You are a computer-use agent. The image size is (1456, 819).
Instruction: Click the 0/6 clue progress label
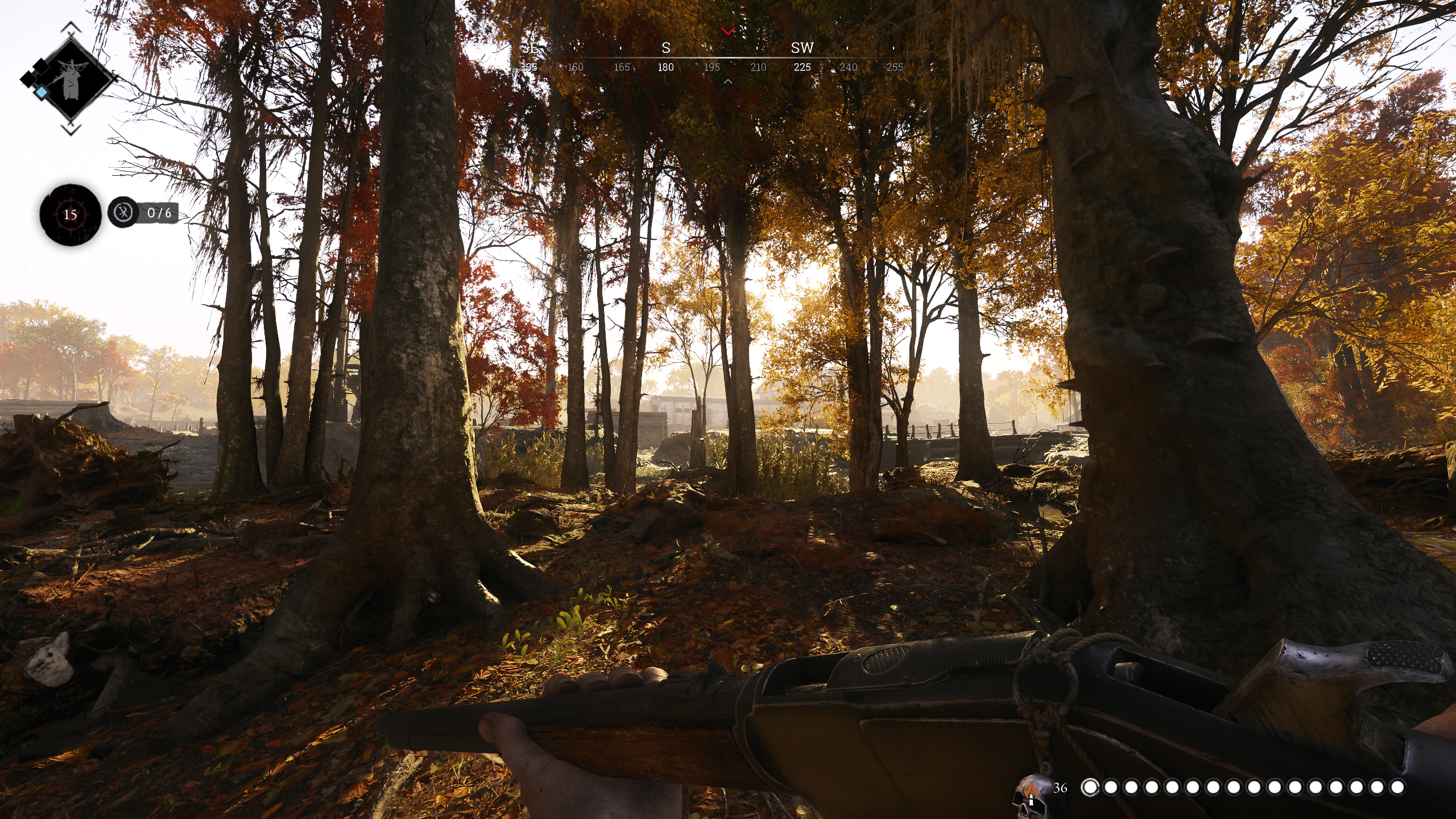pyautogui.click(x=160, y=214)
